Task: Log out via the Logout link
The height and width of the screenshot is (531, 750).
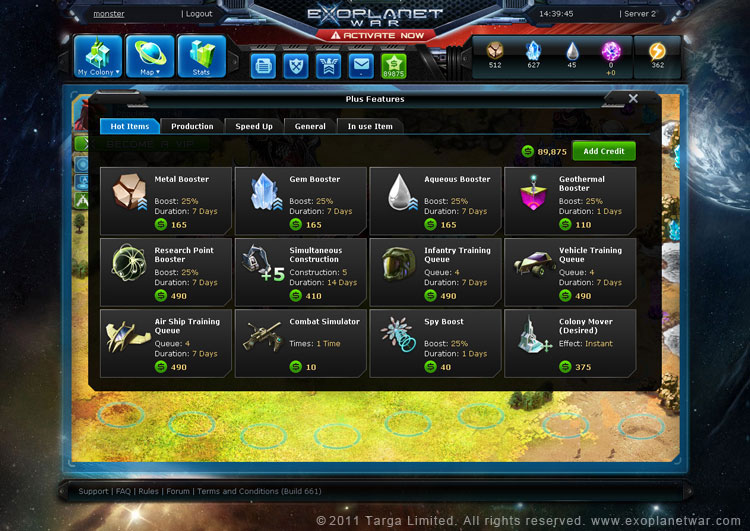Action: tap(198, 14)
